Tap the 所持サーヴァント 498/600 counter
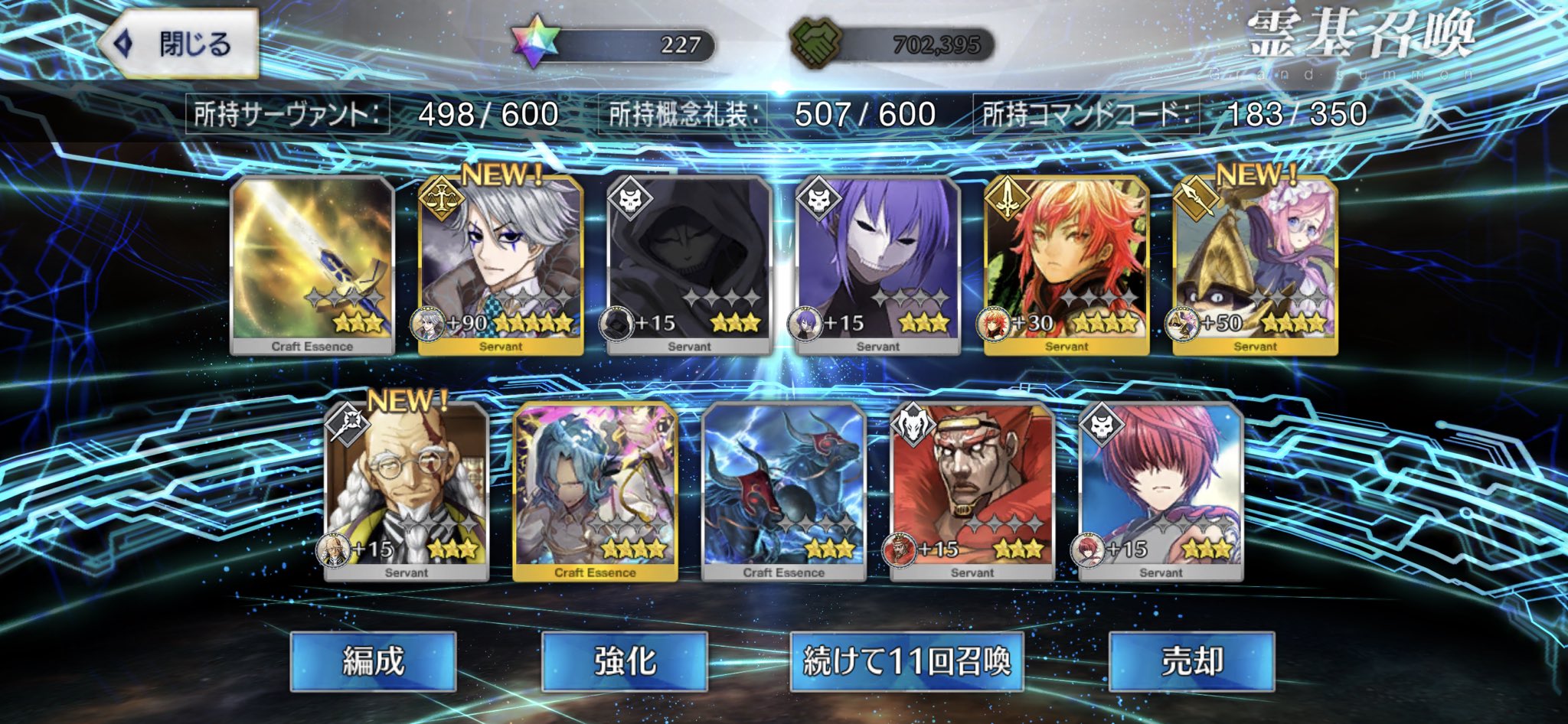The width and height of the screenshot is (1568, 724). click(x=375, y=113)
